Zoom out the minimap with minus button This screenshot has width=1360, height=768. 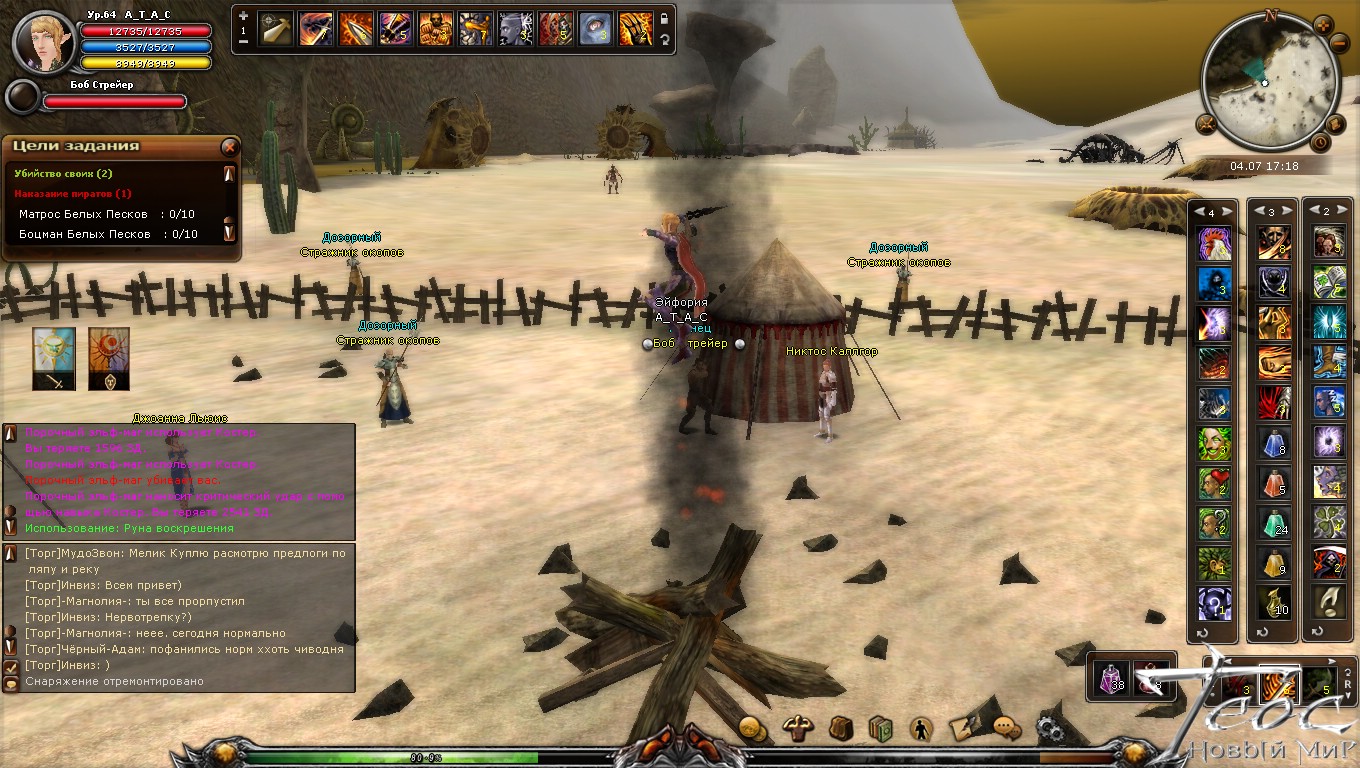[1340, 44]
